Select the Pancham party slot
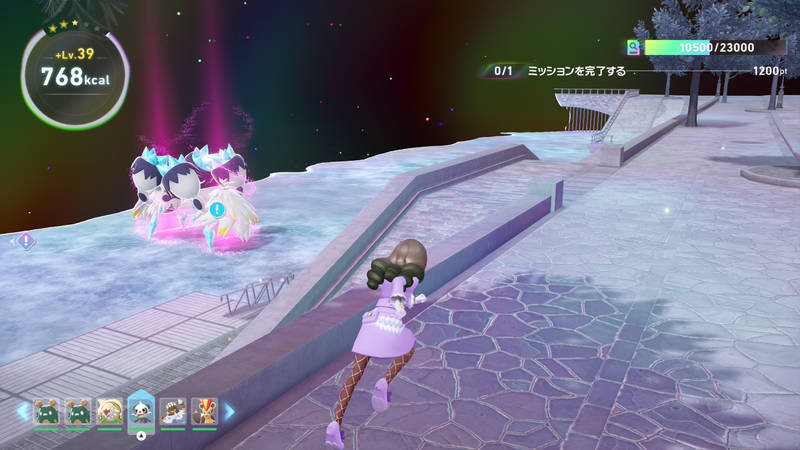Viewport: 800px width, 450px height. pos(141,411)
